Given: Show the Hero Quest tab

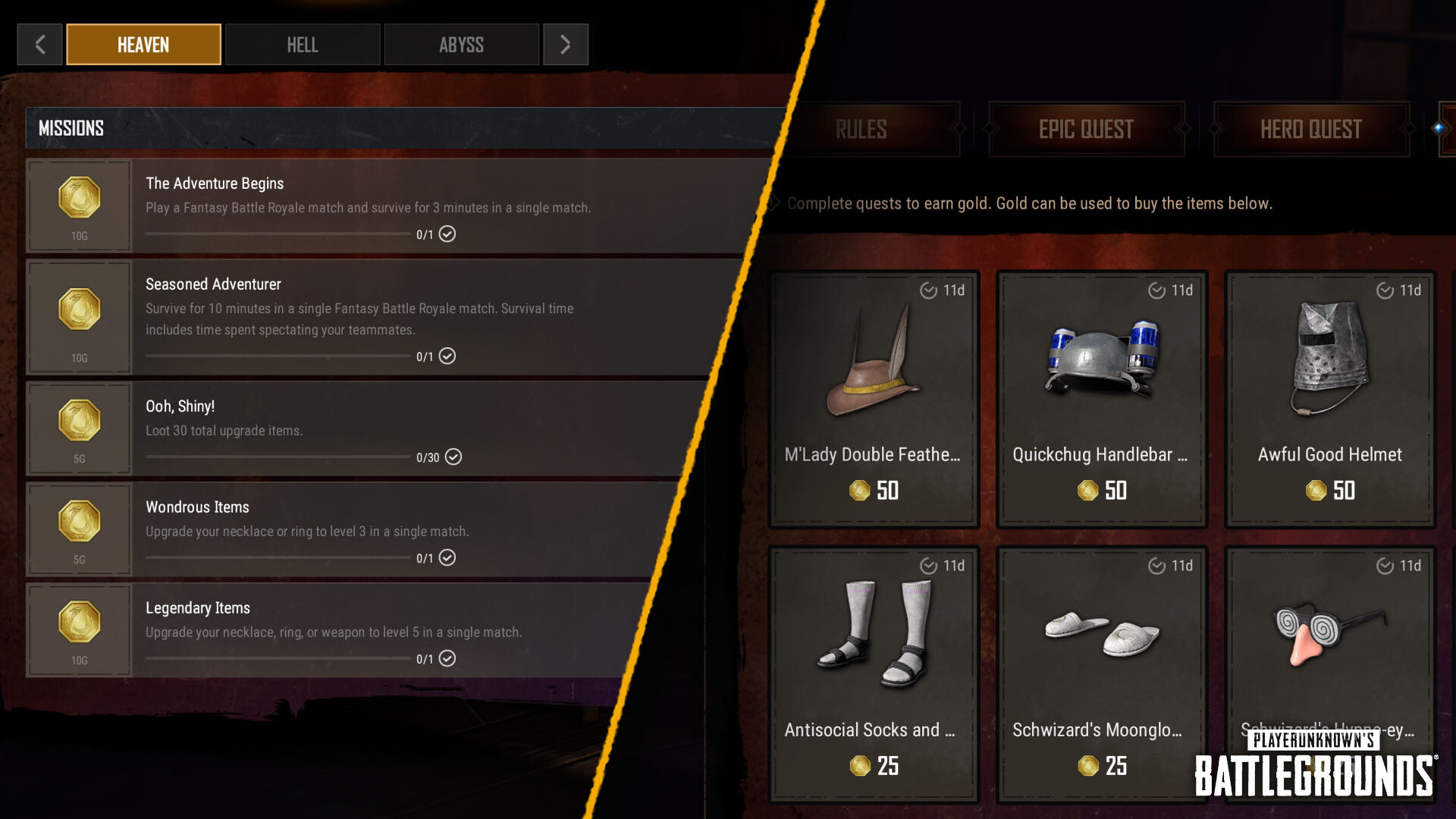Looking at the screenshot, I should coord(1310,130).
